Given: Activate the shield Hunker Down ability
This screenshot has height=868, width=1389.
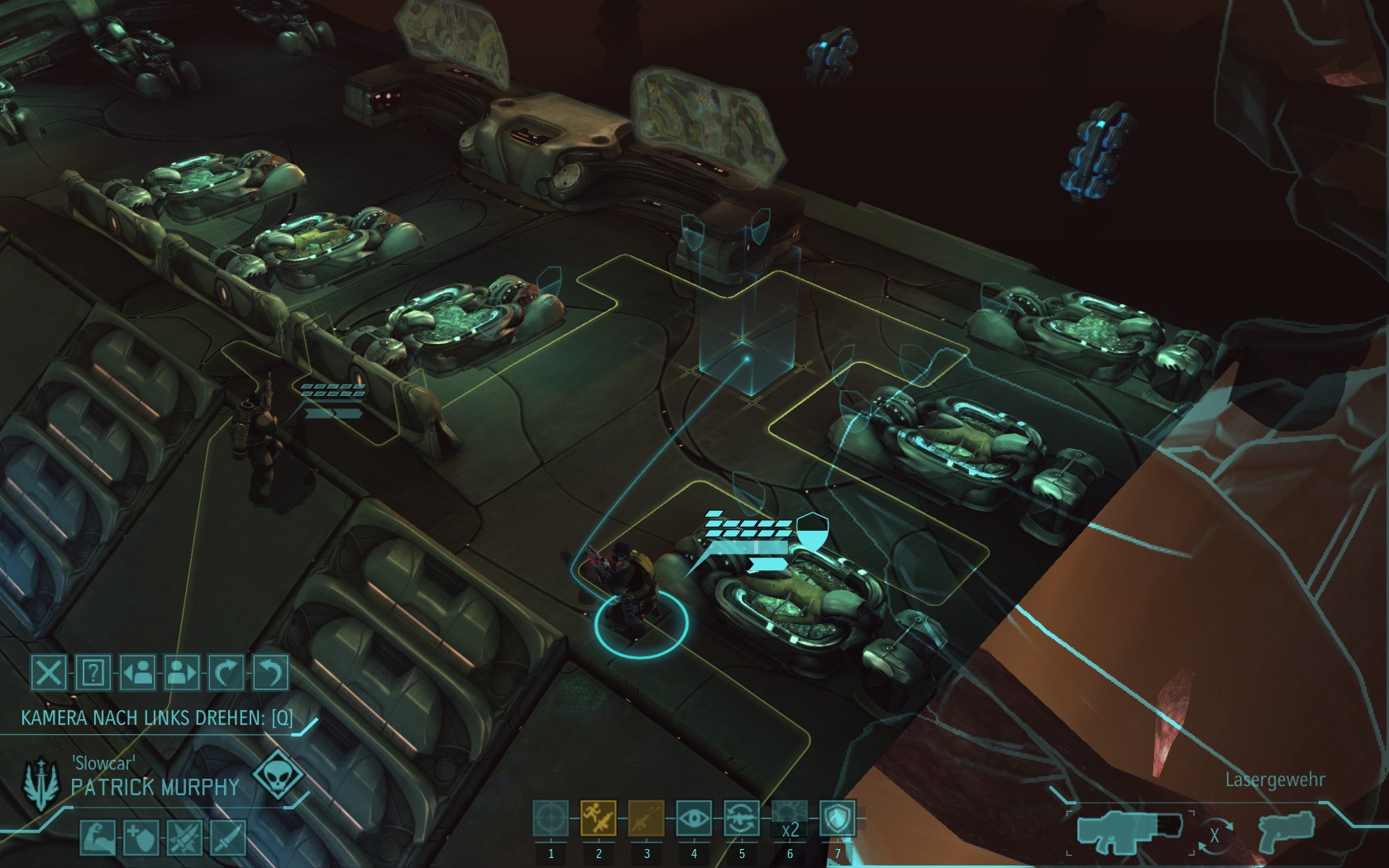Looking at the screenshot, I should (x=838, y=819).
